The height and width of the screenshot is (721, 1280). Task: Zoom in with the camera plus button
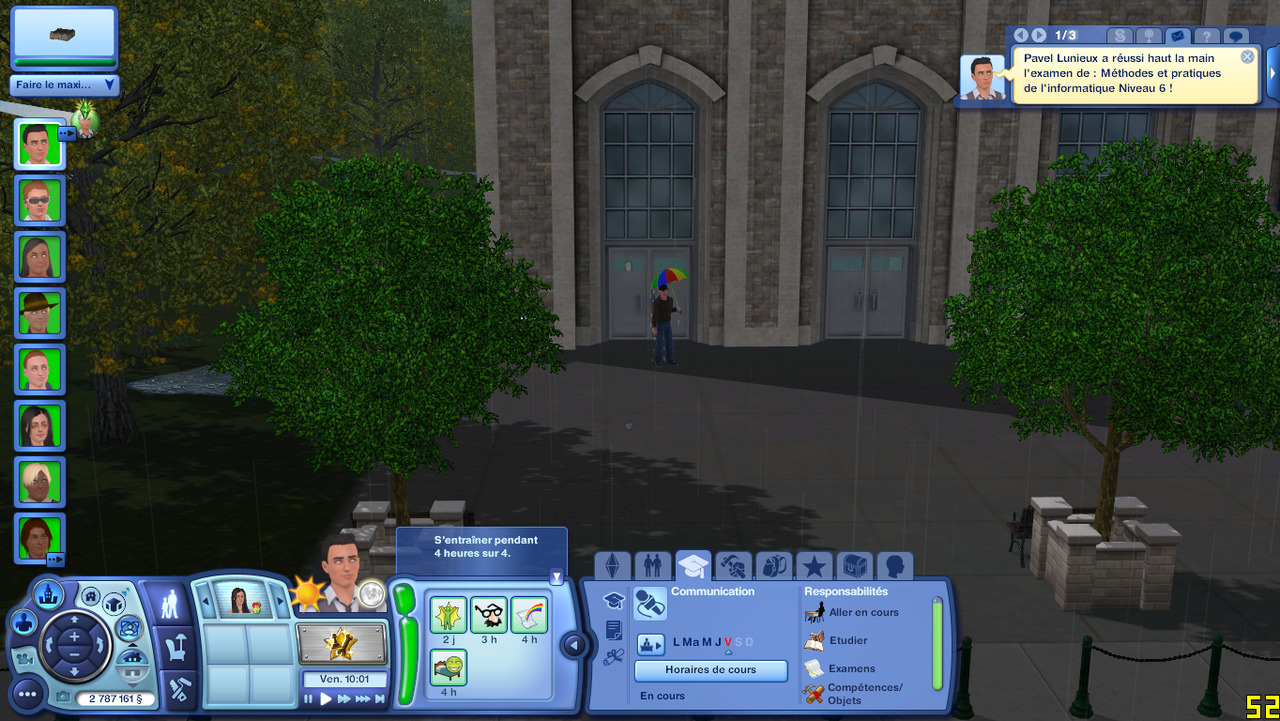[x=74, y=637]
